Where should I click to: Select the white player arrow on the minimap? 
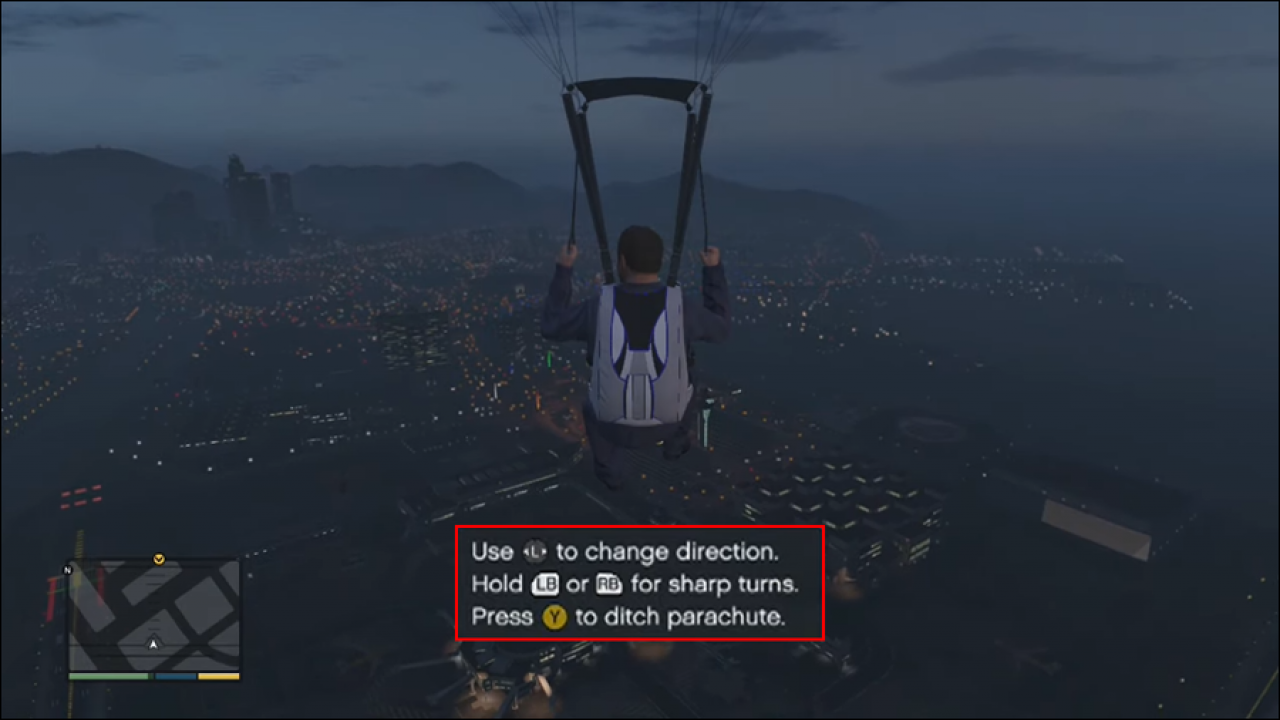[x=153, y=644]
